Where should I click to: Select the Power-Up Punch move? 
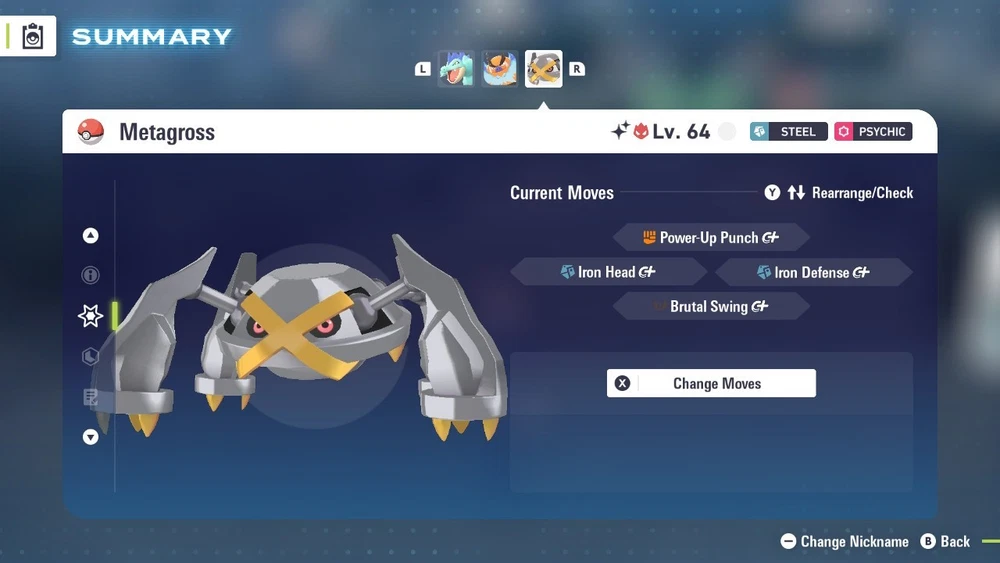711,238
